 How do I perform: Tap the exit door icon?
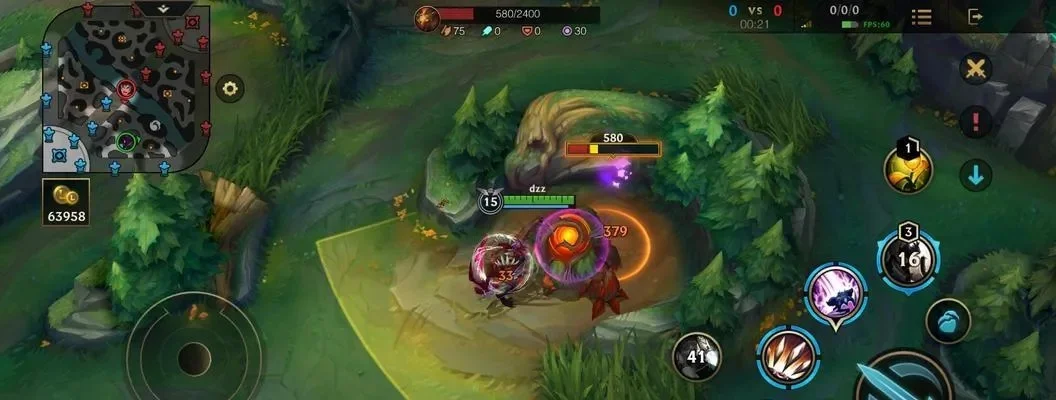pyautogui.click(x=976, y=16)
